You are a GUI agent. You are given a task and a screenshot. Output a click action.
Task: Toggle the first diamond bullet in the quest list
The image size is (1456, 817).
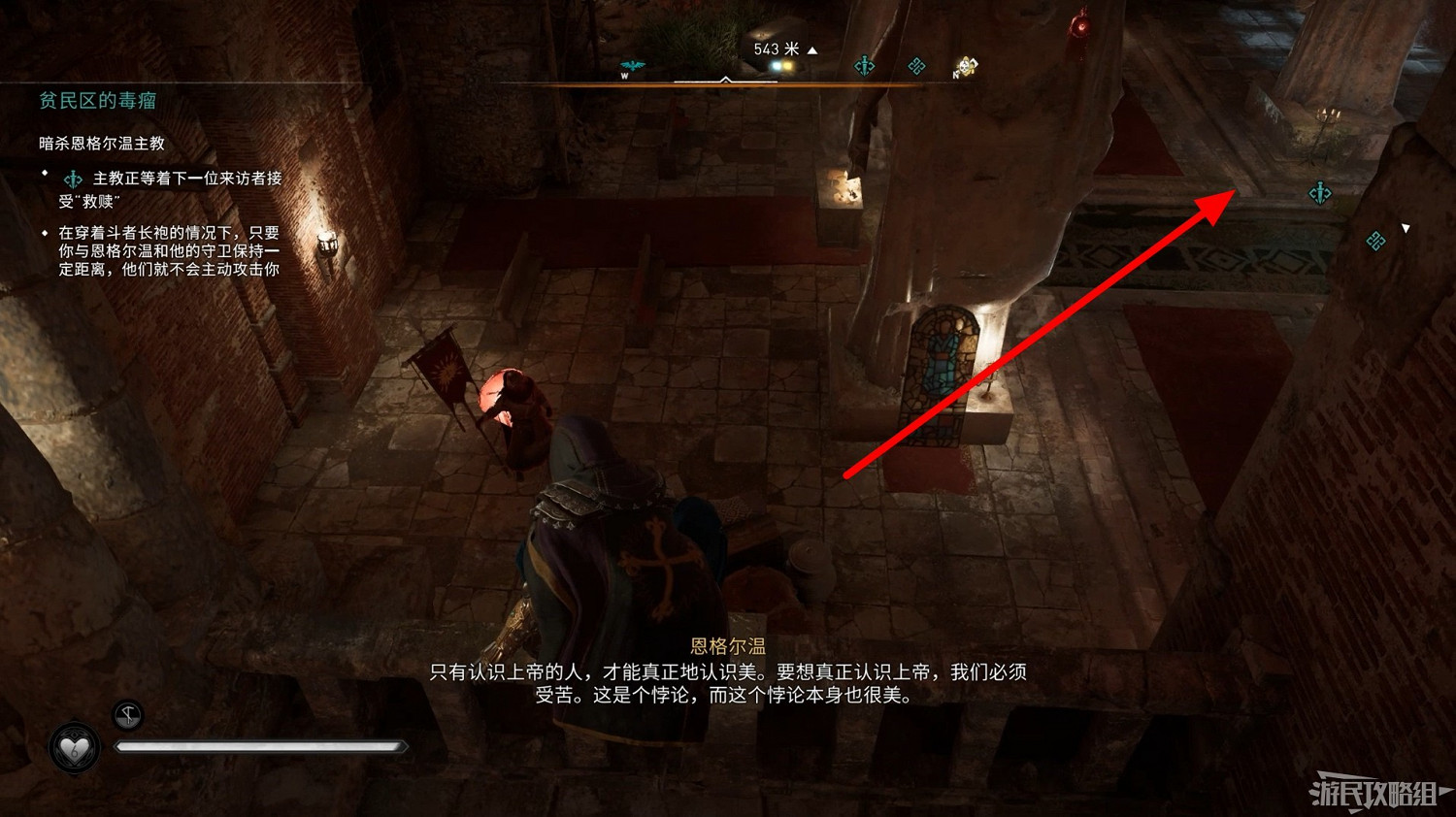coord(43,173)
